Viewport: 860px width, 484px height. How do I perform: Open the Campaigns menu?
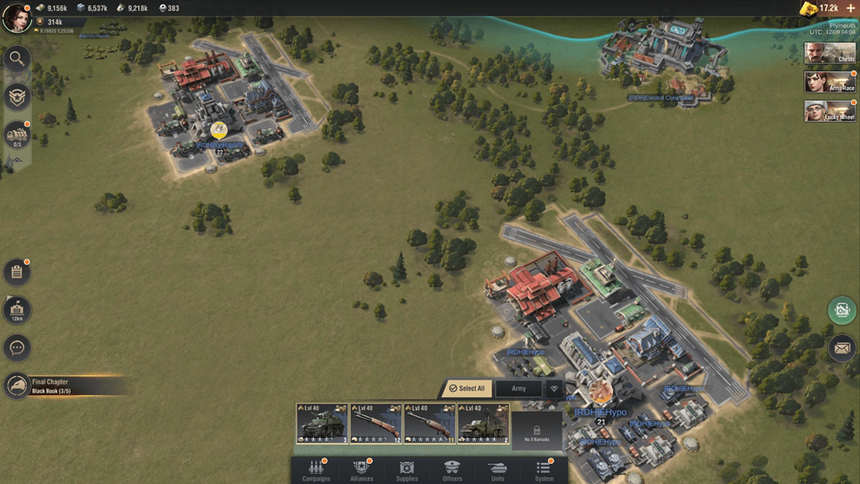coord(317,470)
